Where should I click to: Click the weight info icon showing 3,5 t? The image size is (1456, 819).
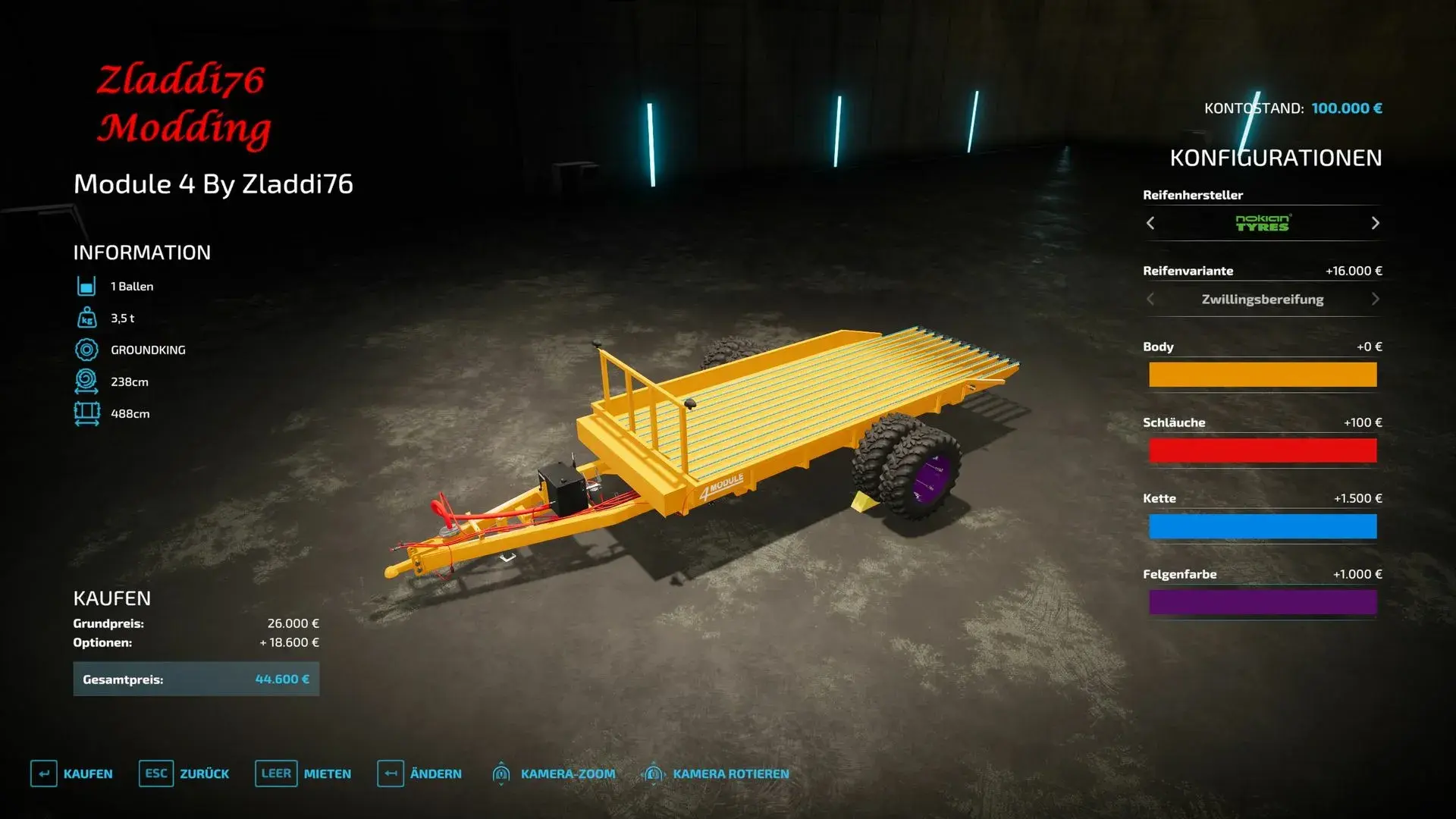pos(87,318)
